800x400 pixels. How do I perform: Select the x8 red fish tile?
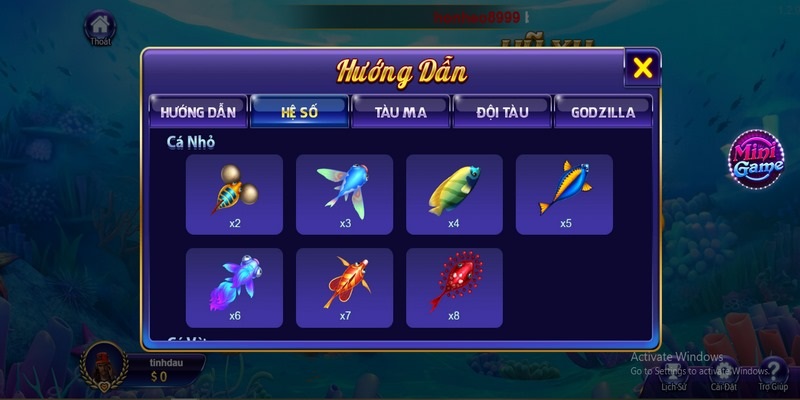click(x=454, y=288)
